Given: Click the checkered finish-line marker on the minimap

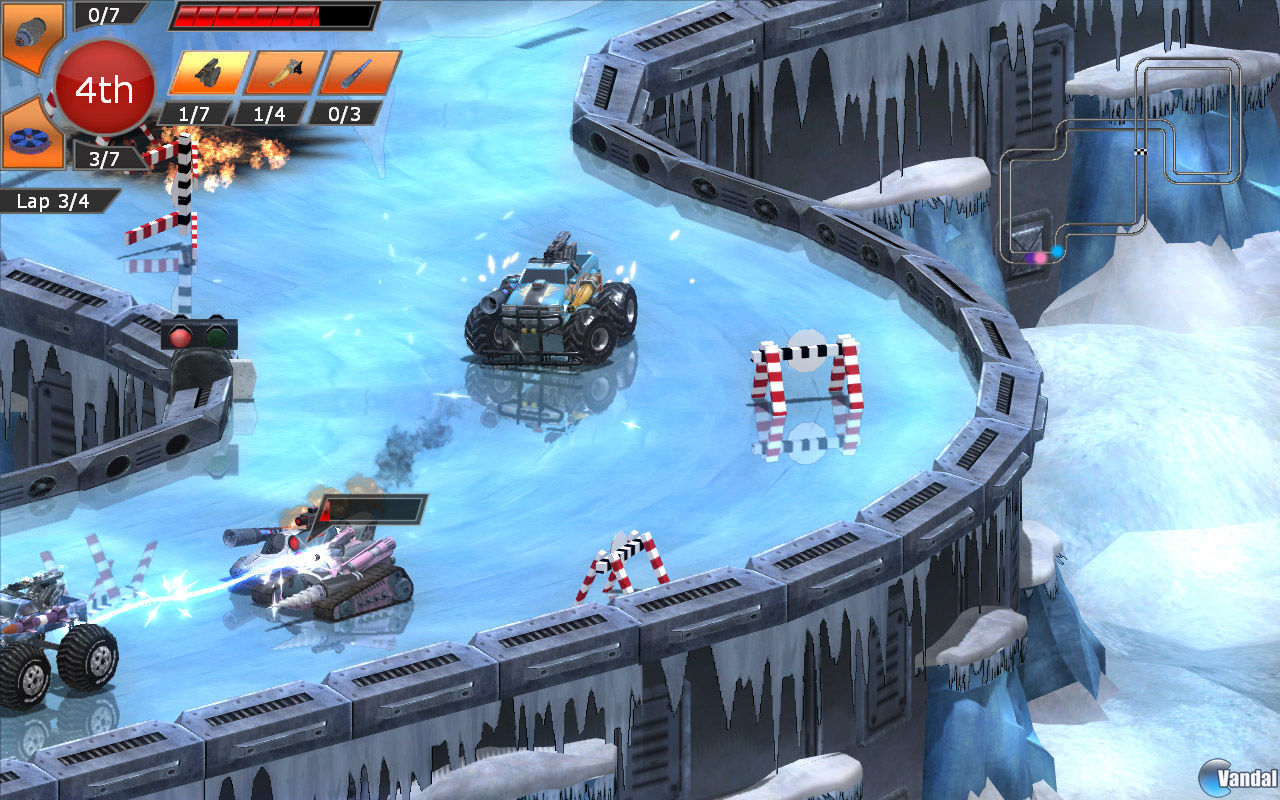Looking at the screenshot, I should 1141,152.
